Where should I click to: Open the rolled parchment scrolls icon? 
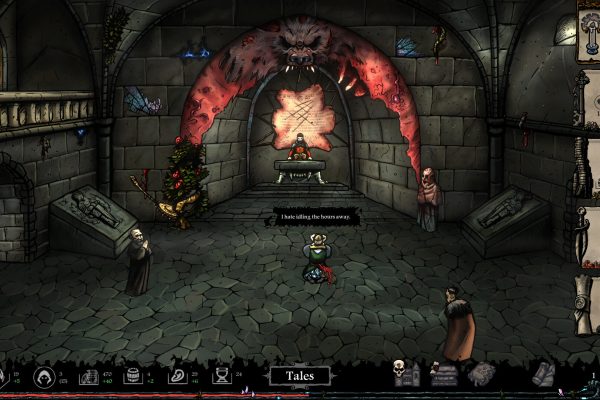(x=543, y=374)
